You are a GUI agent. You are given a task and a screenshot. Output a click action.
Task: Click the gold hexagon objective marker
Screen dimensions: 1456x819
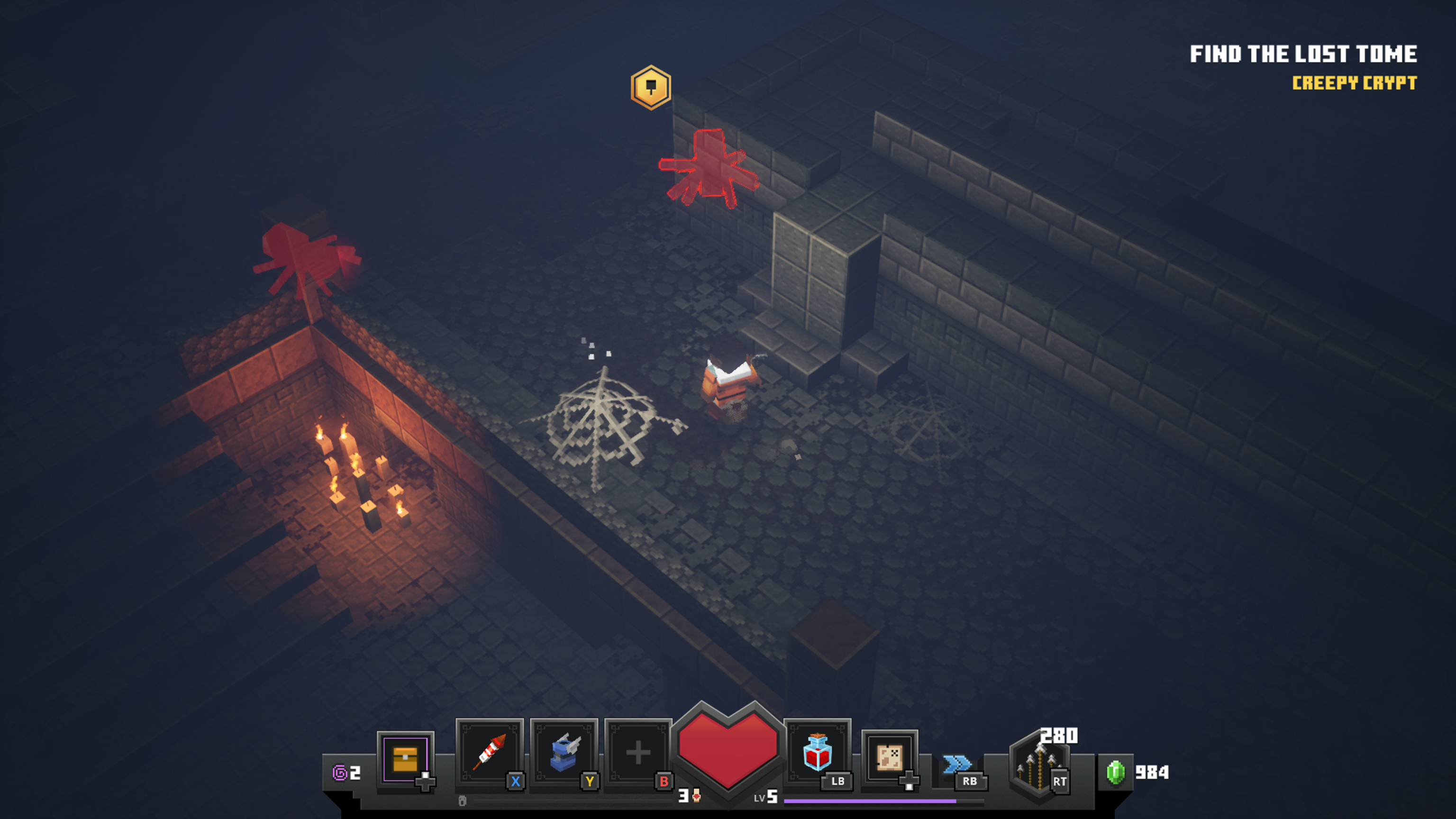coord(651,88)
